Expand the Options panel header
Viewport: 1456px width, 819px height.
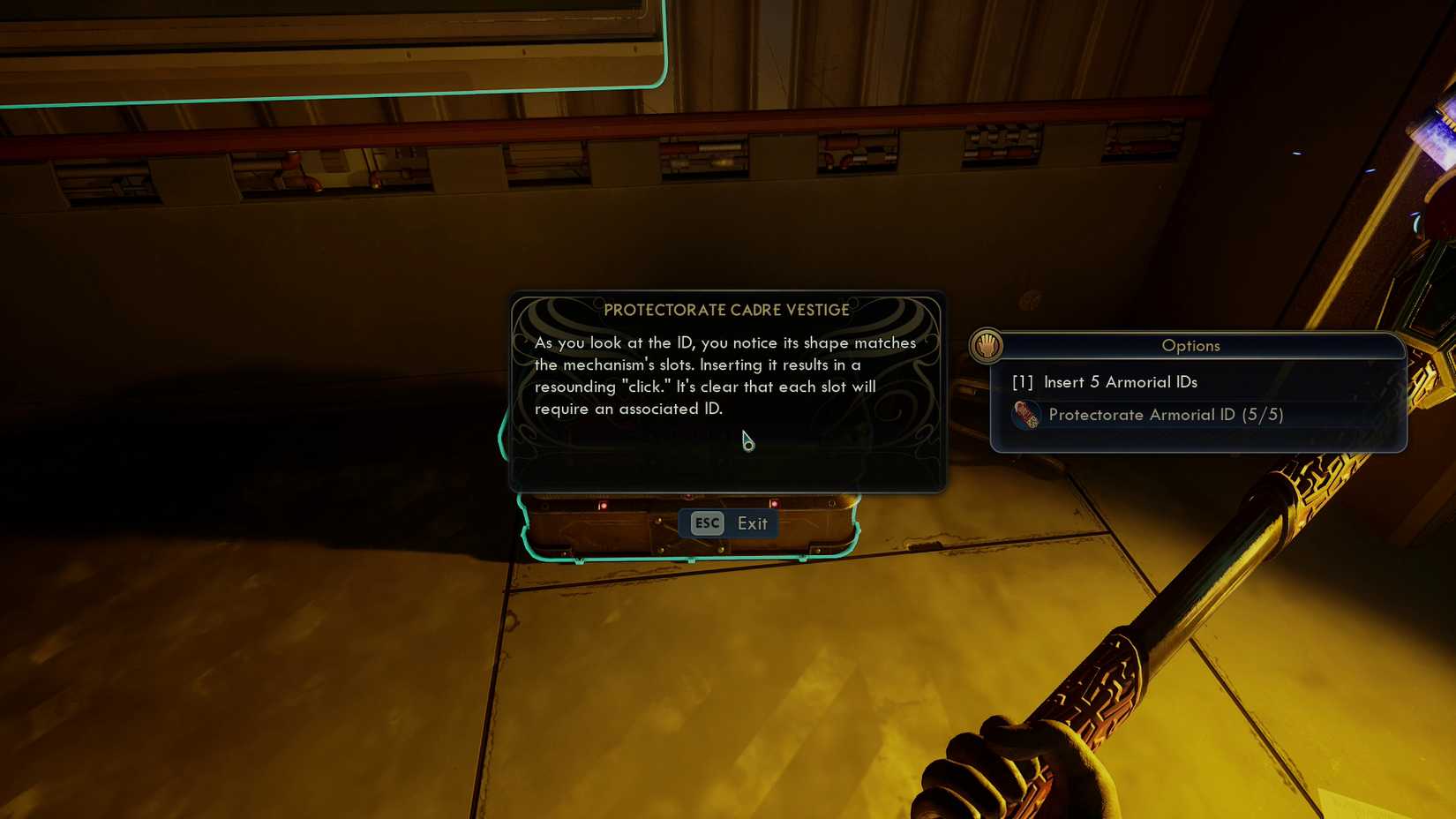1190,346
